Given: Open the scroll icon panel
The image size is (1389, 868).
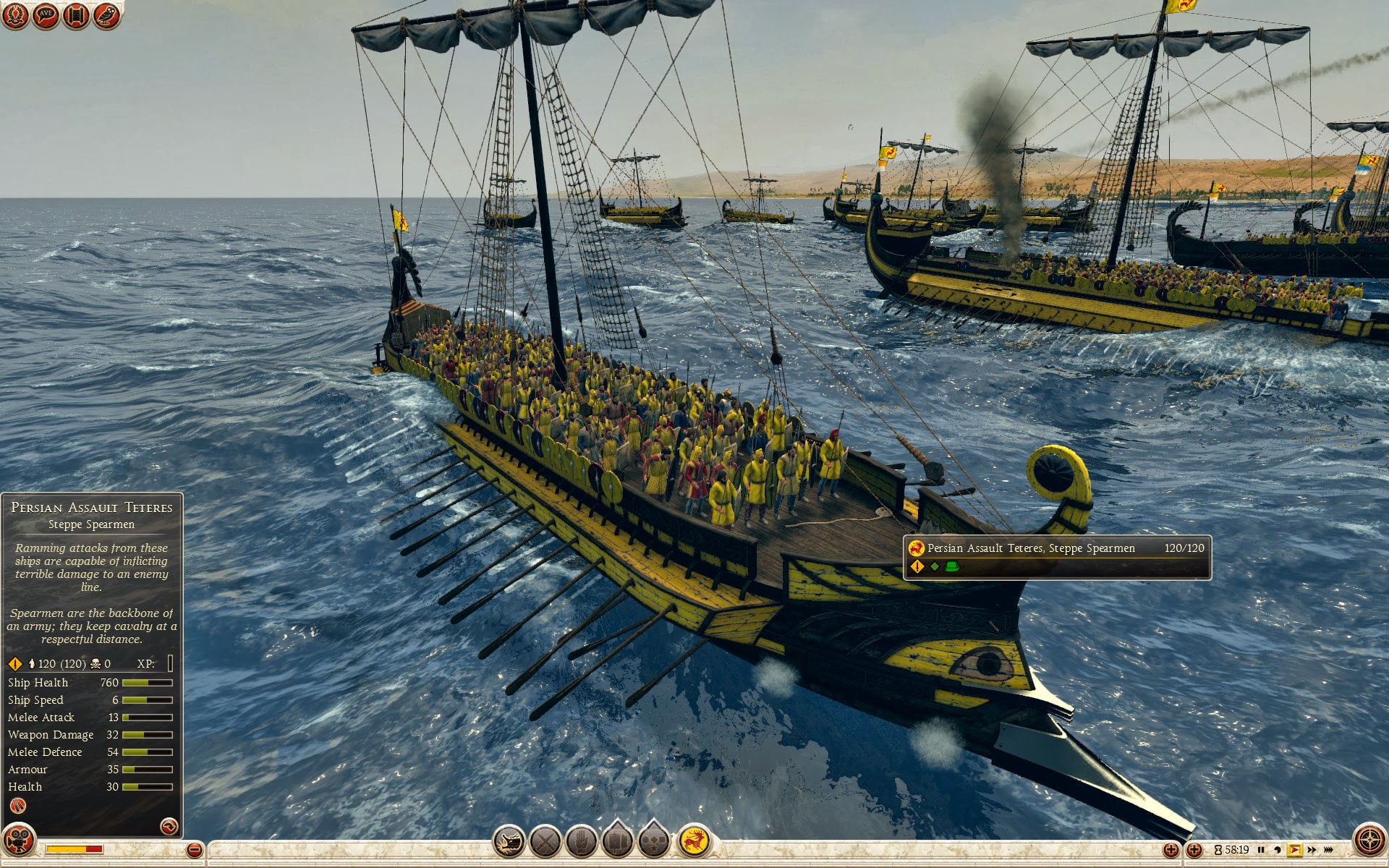Looking at the screenshot, I should [76, 14].
